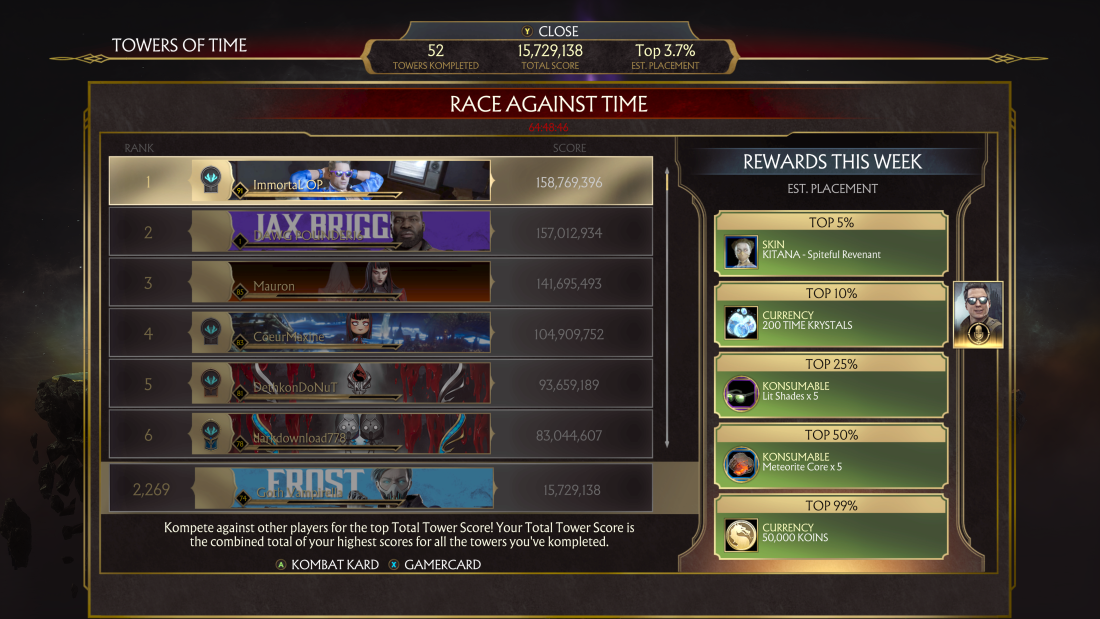Select the Top 25% Lit Shades reward

click(x=831, y=386)
